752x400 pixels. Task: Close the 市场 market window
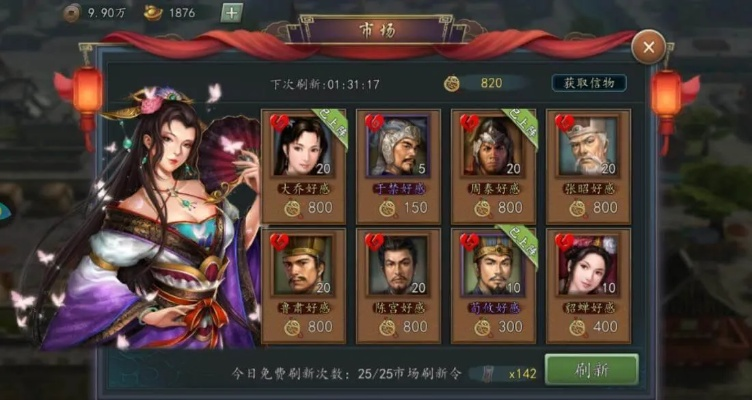(649, 47)
